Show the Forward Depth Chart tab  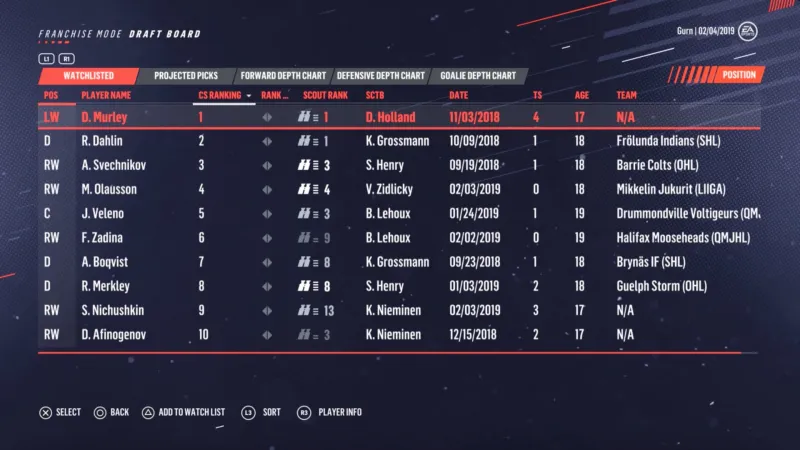click(x=285, y=75)
